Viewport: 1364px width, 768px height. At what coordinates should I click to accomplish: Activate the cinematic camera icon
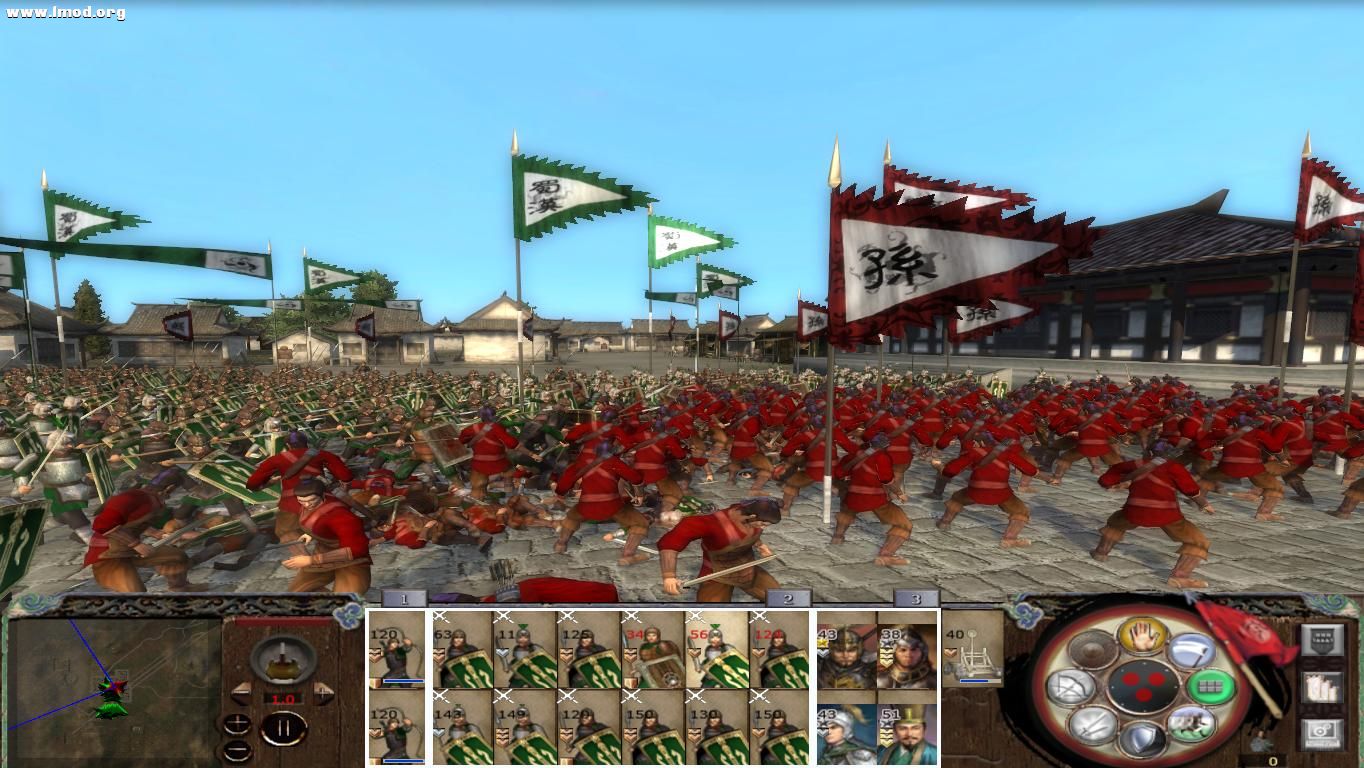(x=1320, y=731)
